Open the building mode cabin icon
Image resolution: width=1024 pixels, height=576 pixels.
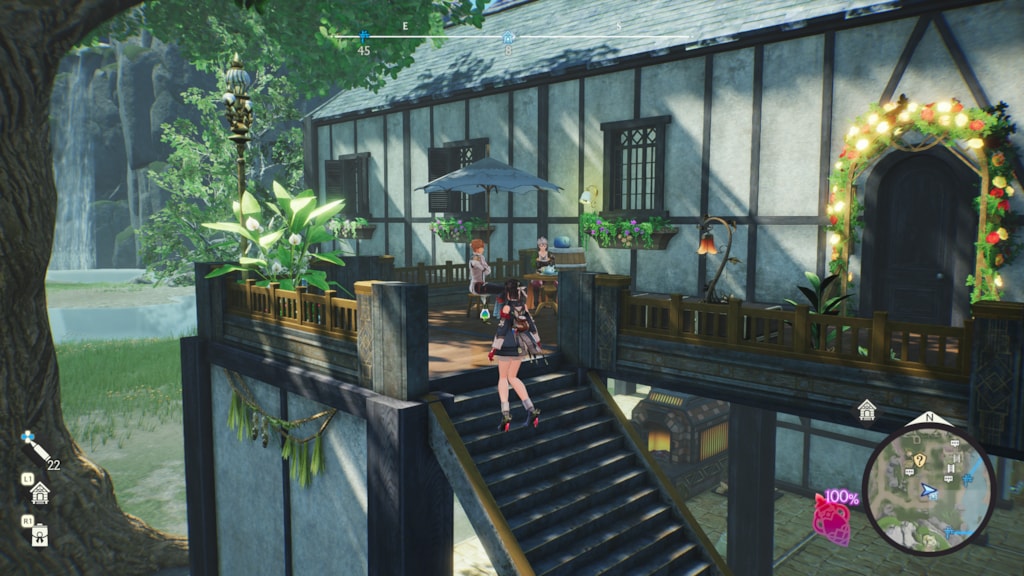(x=40, y=492)
